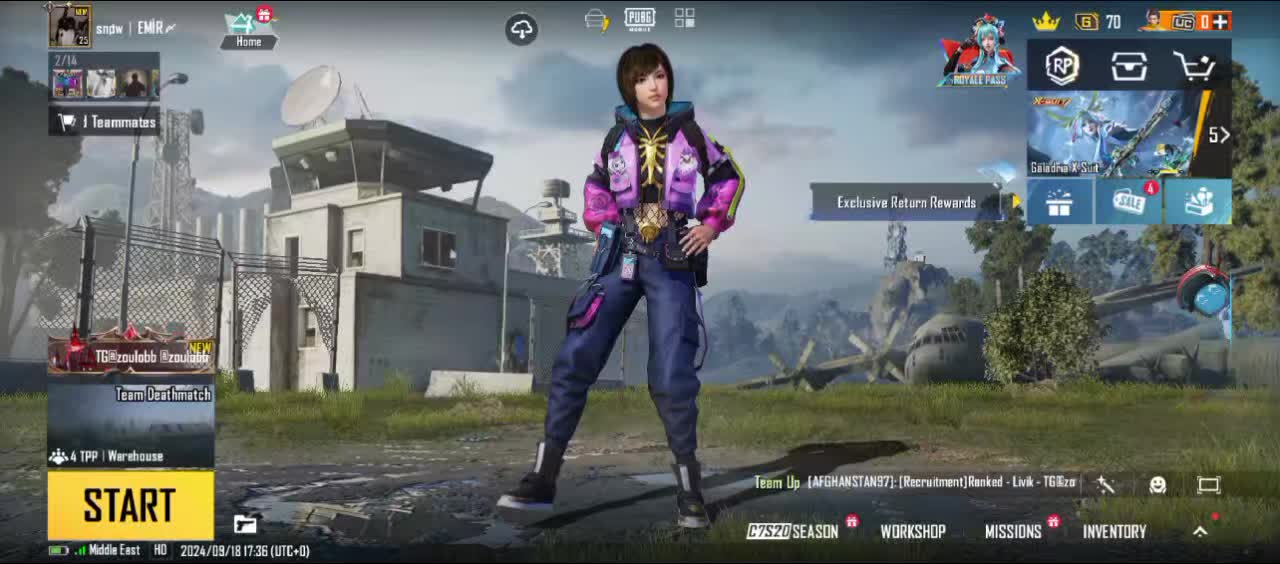Open the Teammates list
Screen dimensions: 1280x564
[104, 122]
